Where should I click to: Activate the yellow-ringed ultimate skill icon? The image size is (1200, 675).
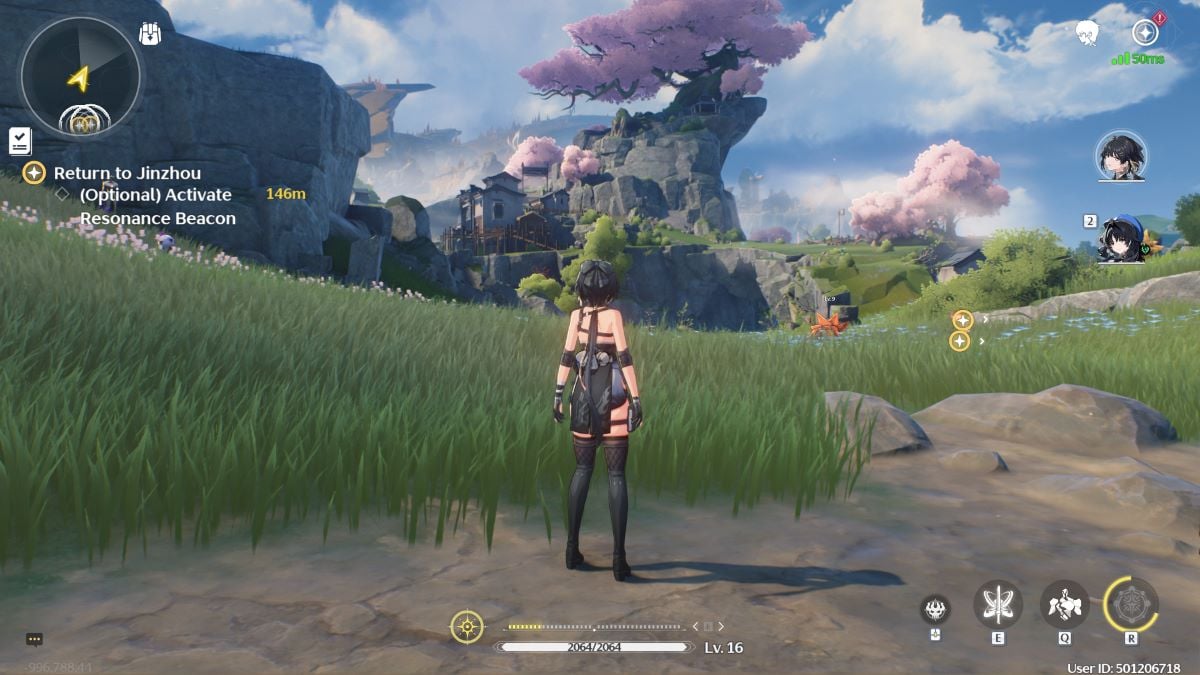(1131, 604)
